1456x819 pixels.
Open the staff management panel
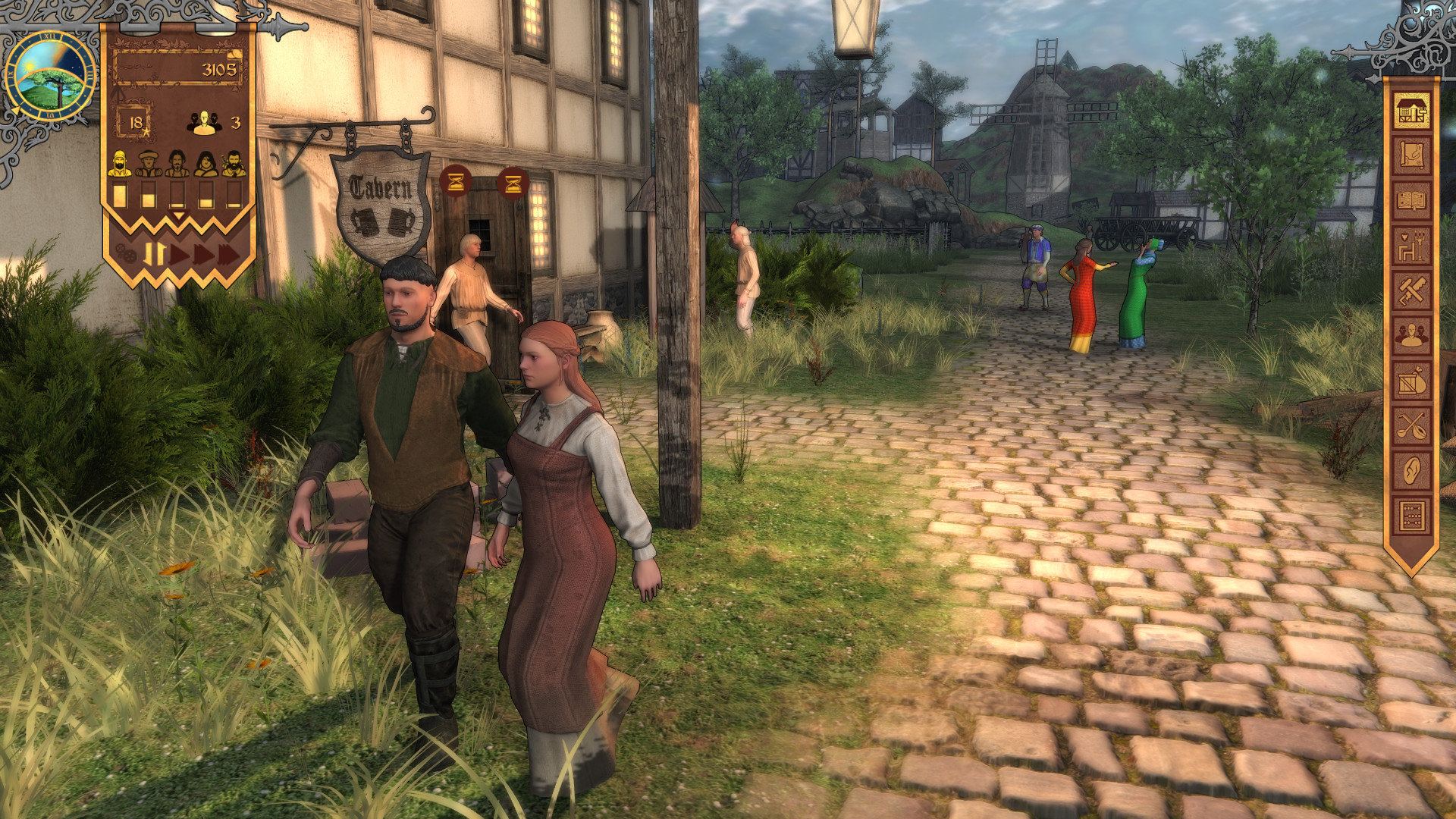click(1411, 334)
